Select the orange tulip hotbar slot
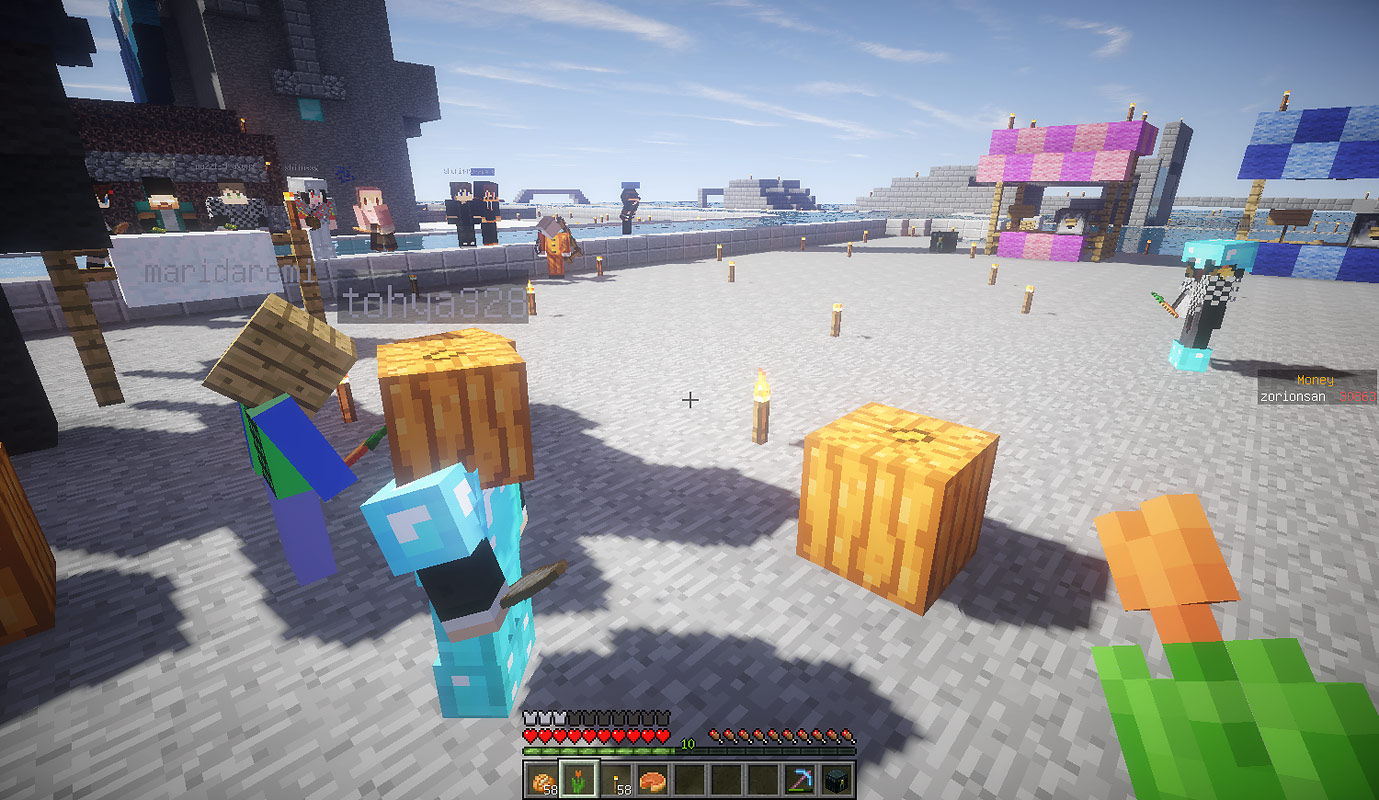Viewport: 1379px width, 800px height. (x=579, y=780)
